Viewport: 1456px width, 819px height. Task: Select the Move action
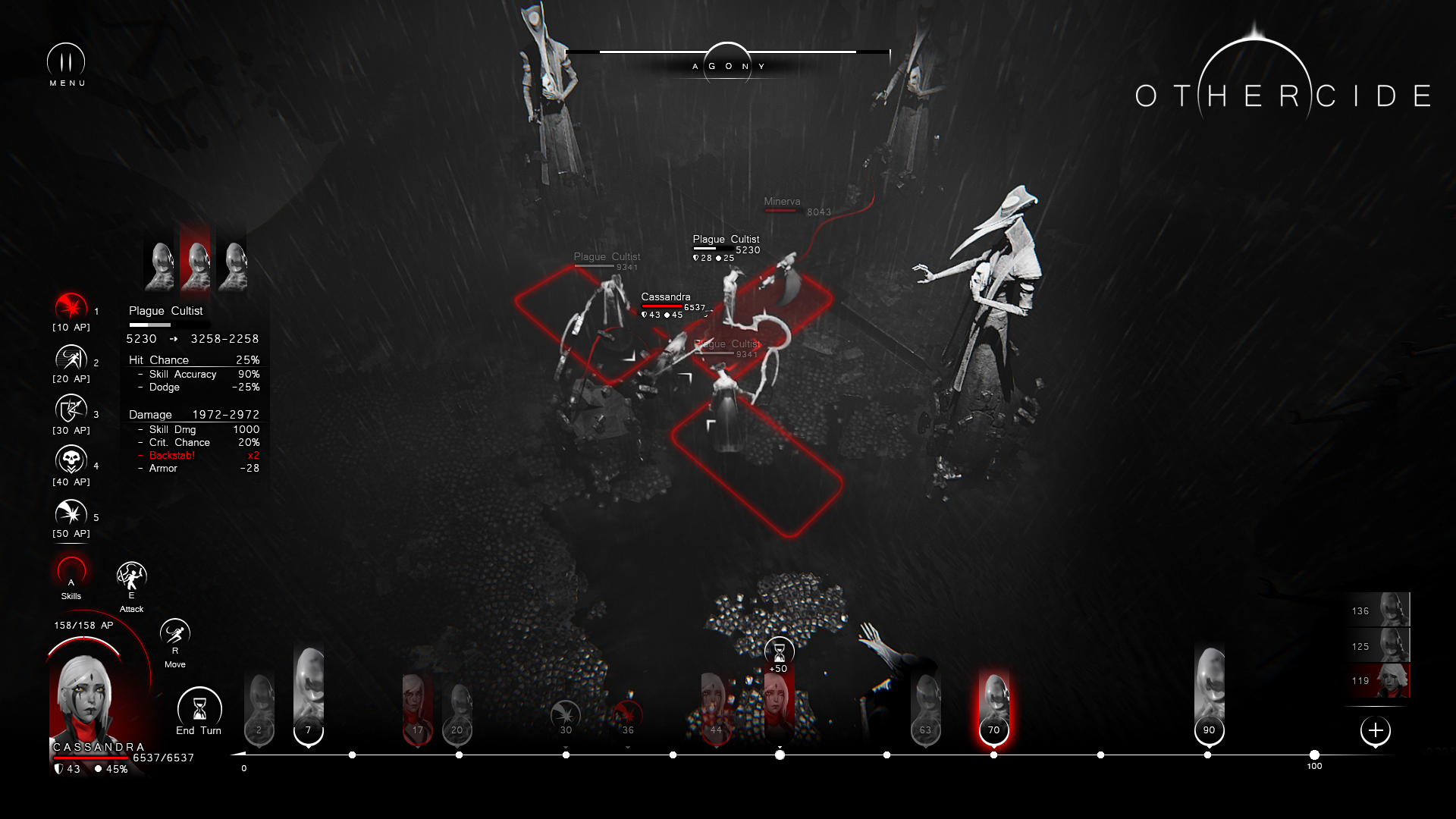[175, 634]
